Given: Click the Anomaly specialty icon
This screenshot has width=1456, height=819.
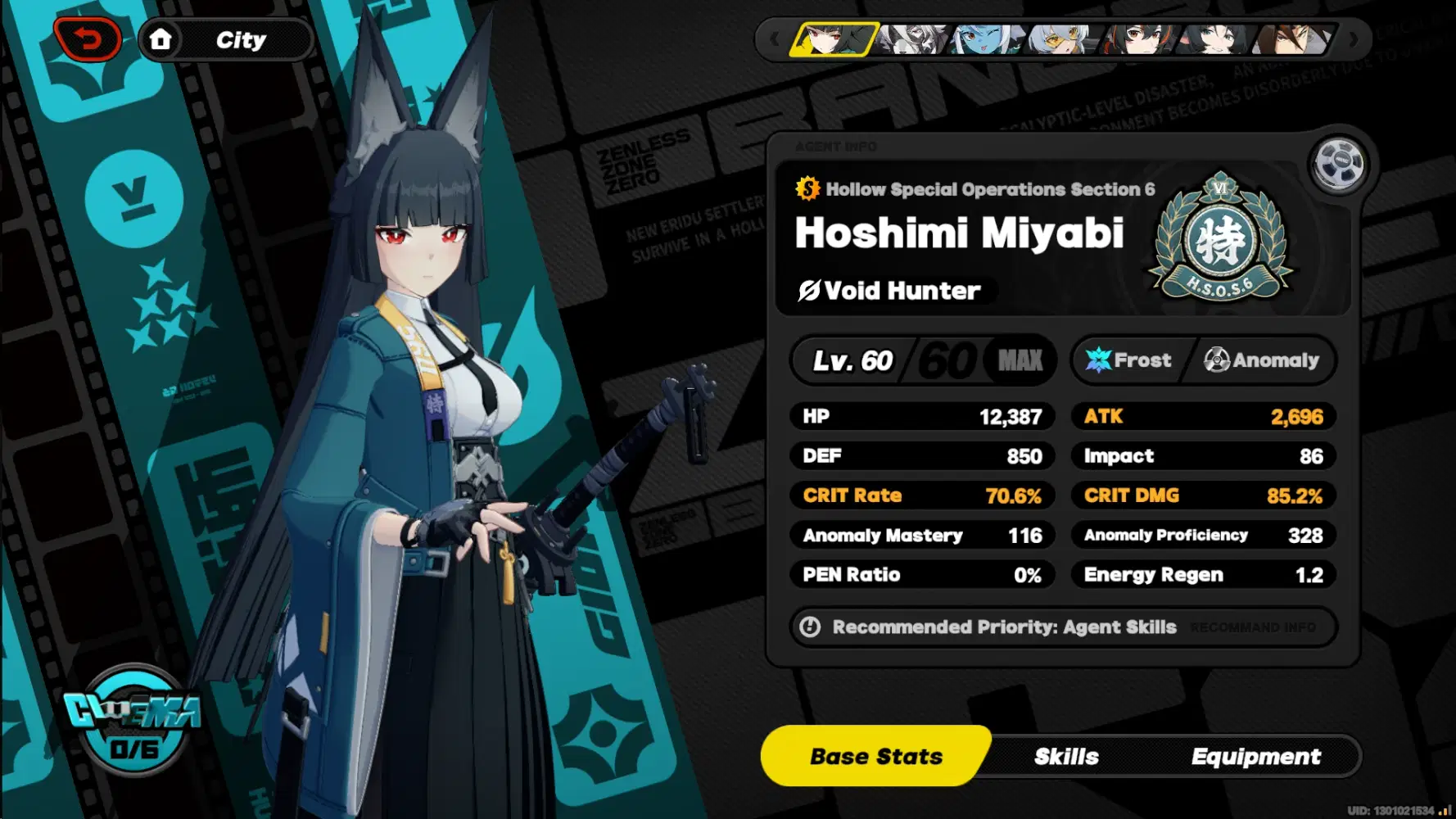Looking at the screenshot, I should [1218, 360].
